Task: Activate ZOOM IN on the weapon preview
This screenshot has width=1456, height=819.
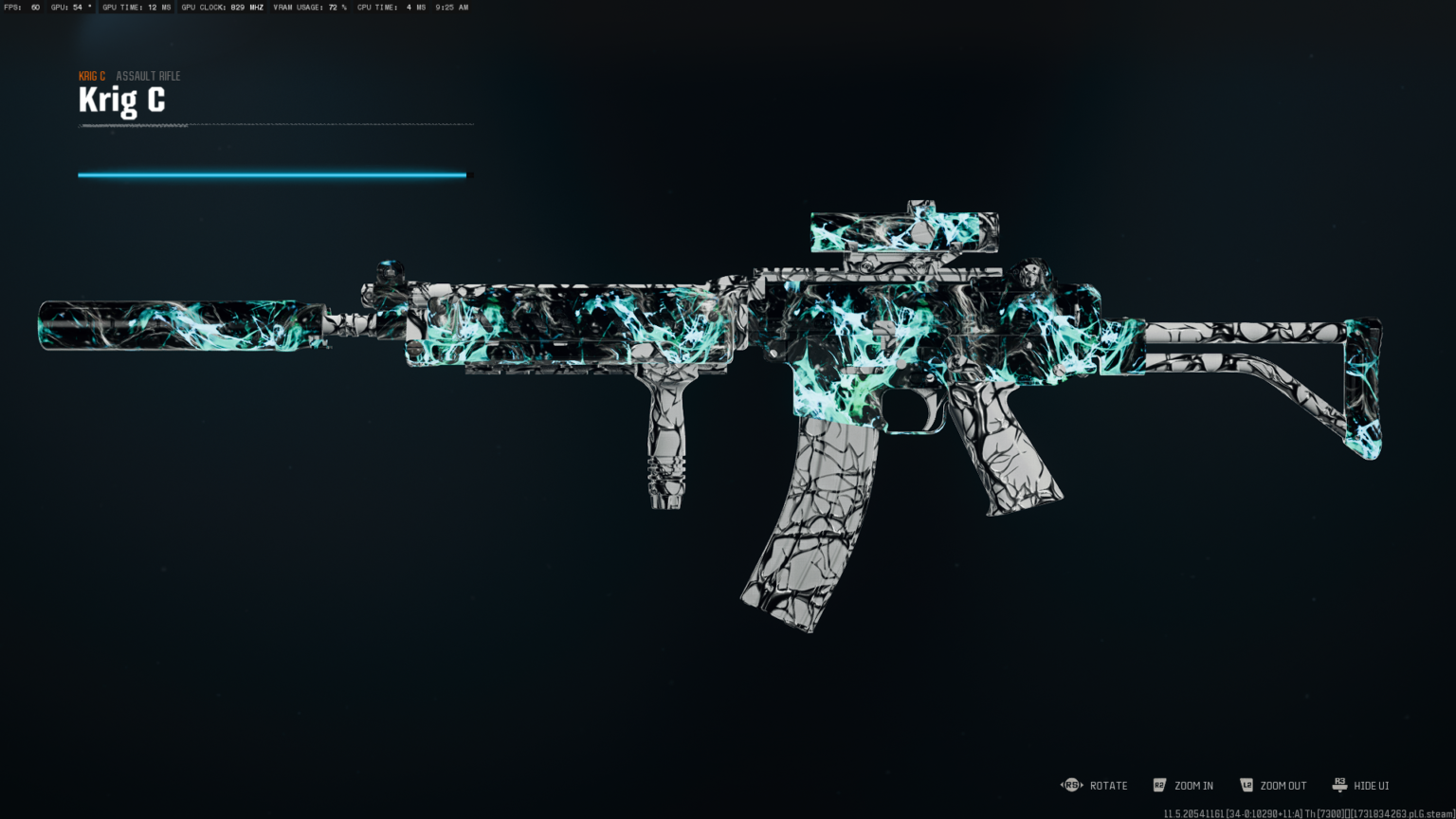Action: [x=1192, y=785]
